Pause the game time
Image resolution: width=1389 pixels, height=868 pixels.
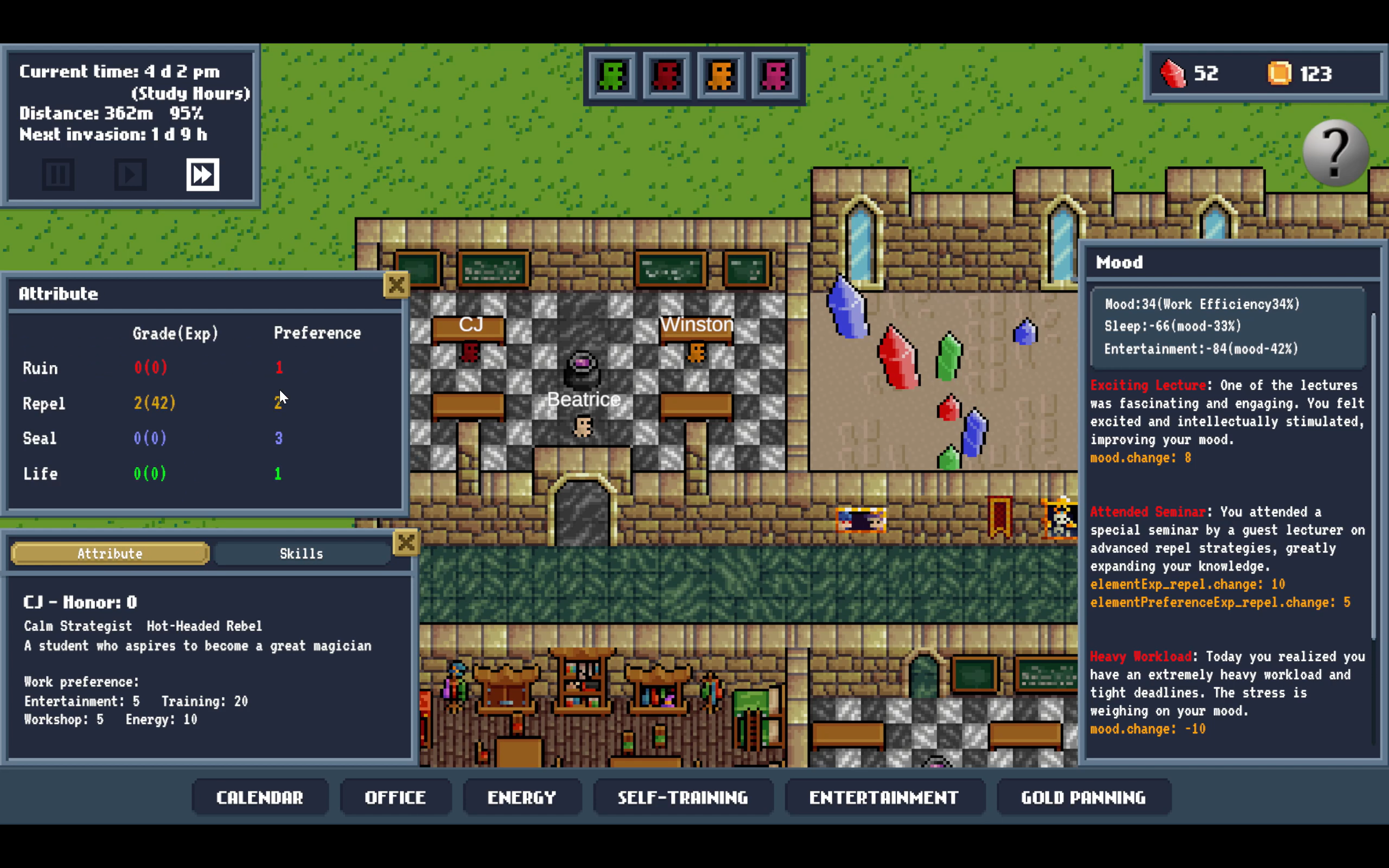58,175
